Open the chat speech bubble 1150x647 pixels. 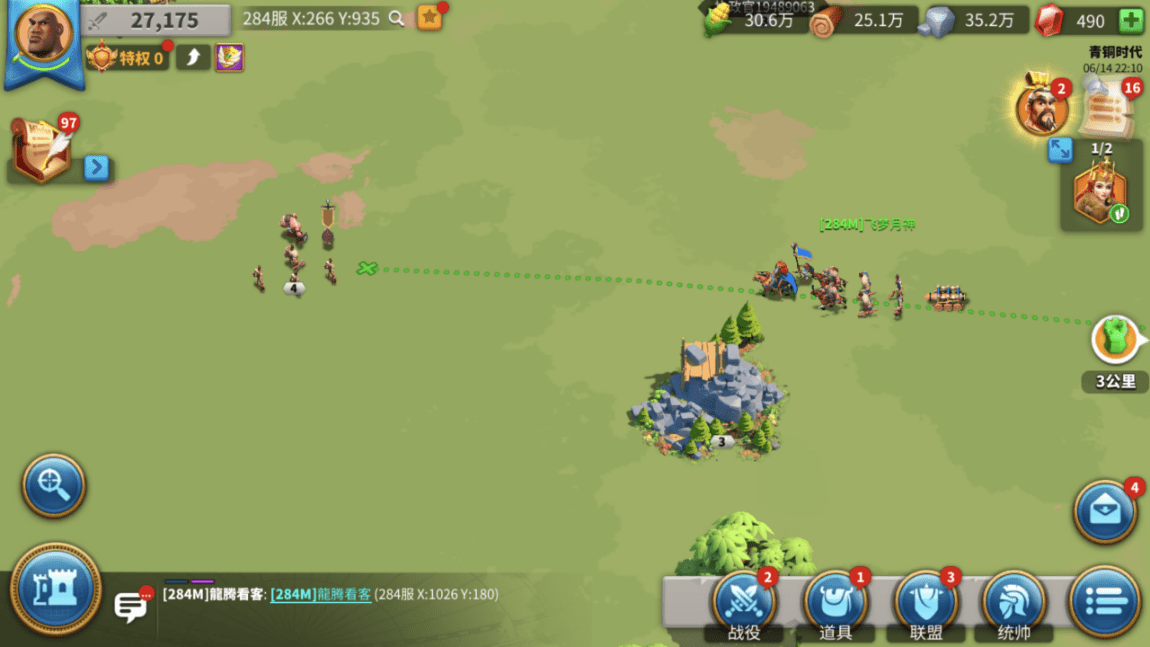(130, 606)
